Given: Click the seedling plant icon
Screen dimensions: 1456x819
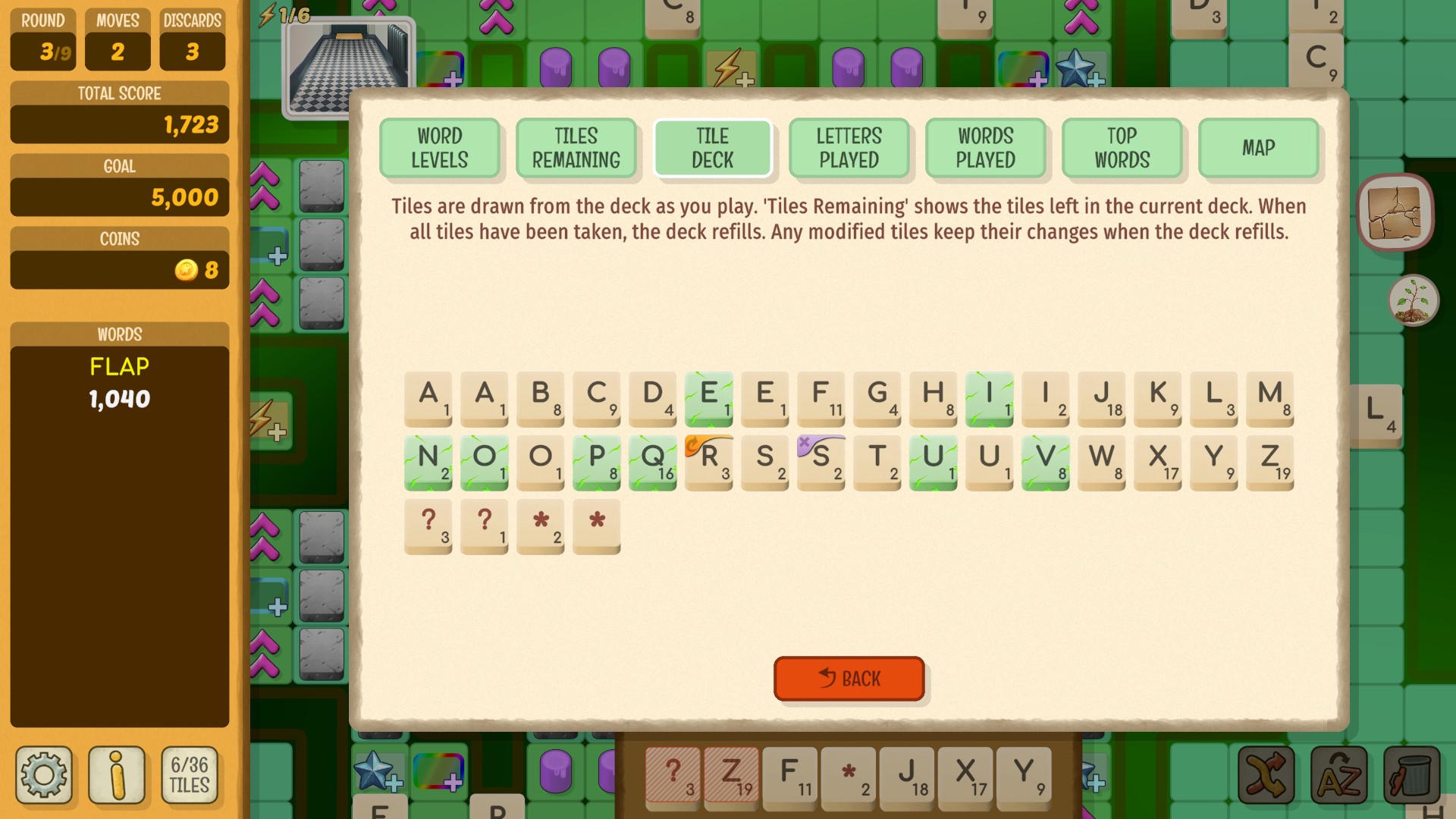Looking at the screenshot, I should [x=1413, y=301].
